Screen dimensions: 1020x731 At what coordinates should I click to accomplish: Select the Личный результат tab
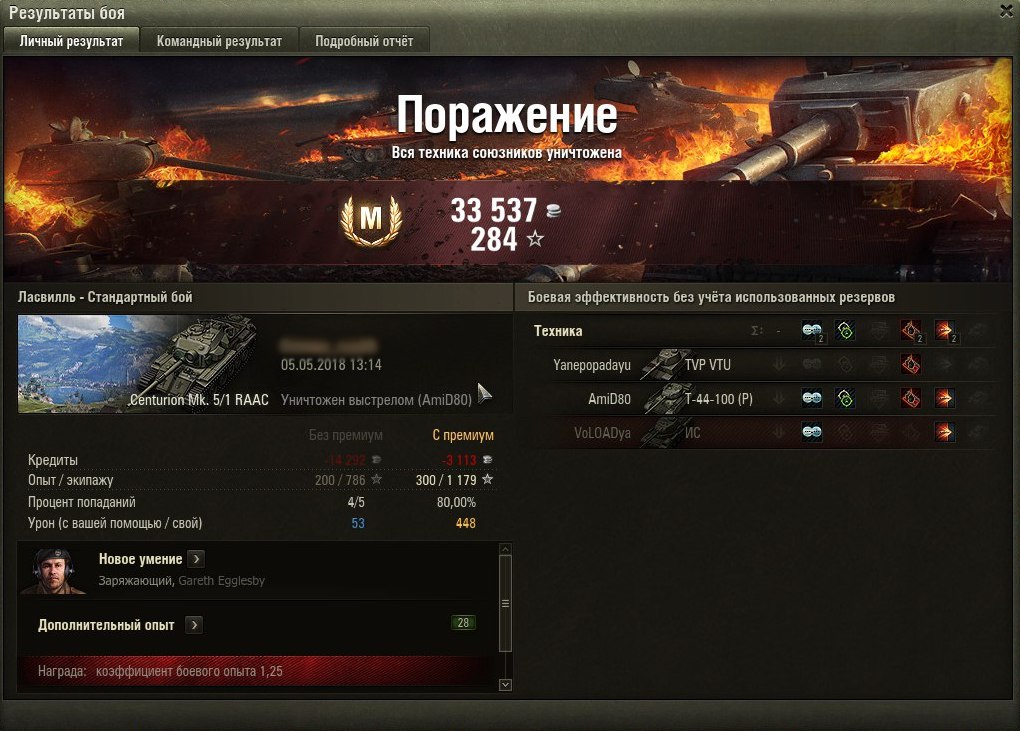71,41
